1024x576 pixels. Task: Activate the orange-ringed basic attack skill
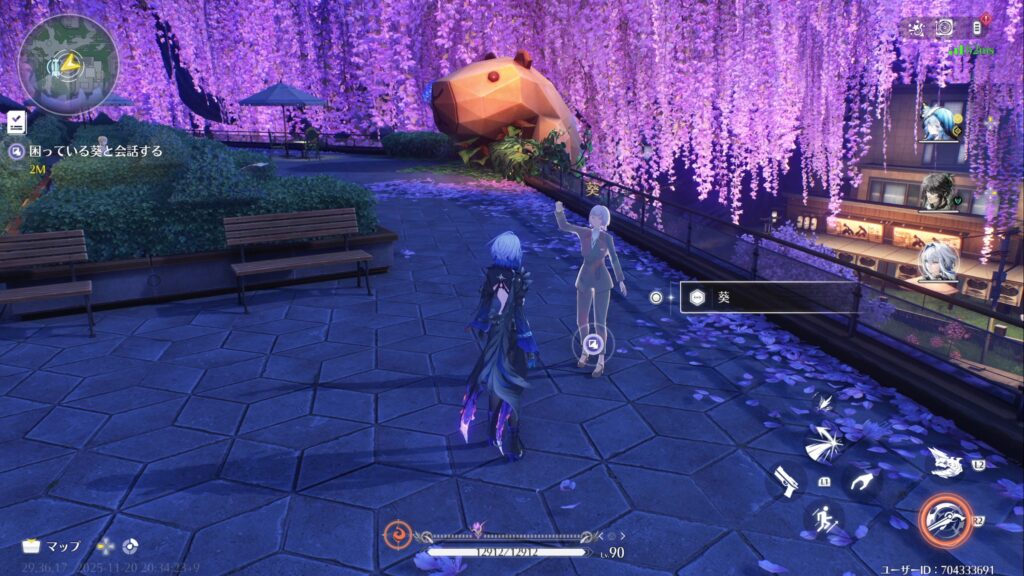[x=945, y=520]
